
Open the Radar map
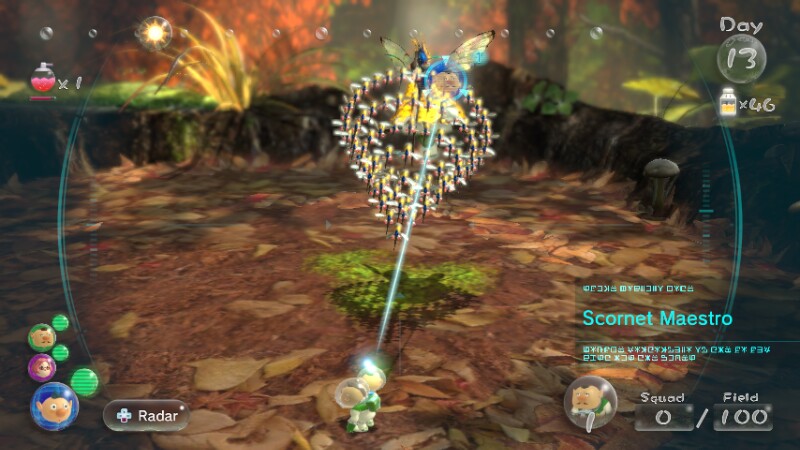(145, 413)
